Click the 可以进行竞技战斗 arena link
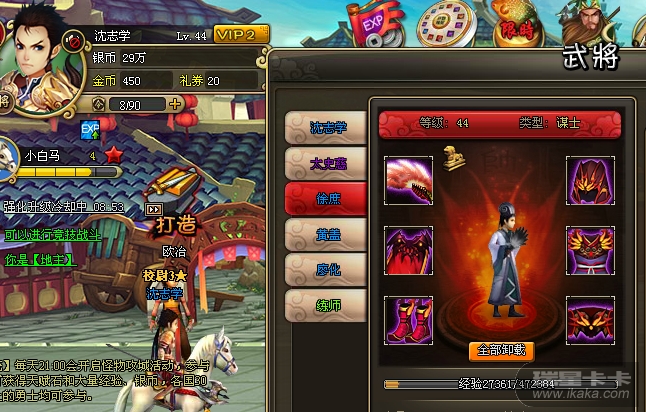 [x=51, y=235]
